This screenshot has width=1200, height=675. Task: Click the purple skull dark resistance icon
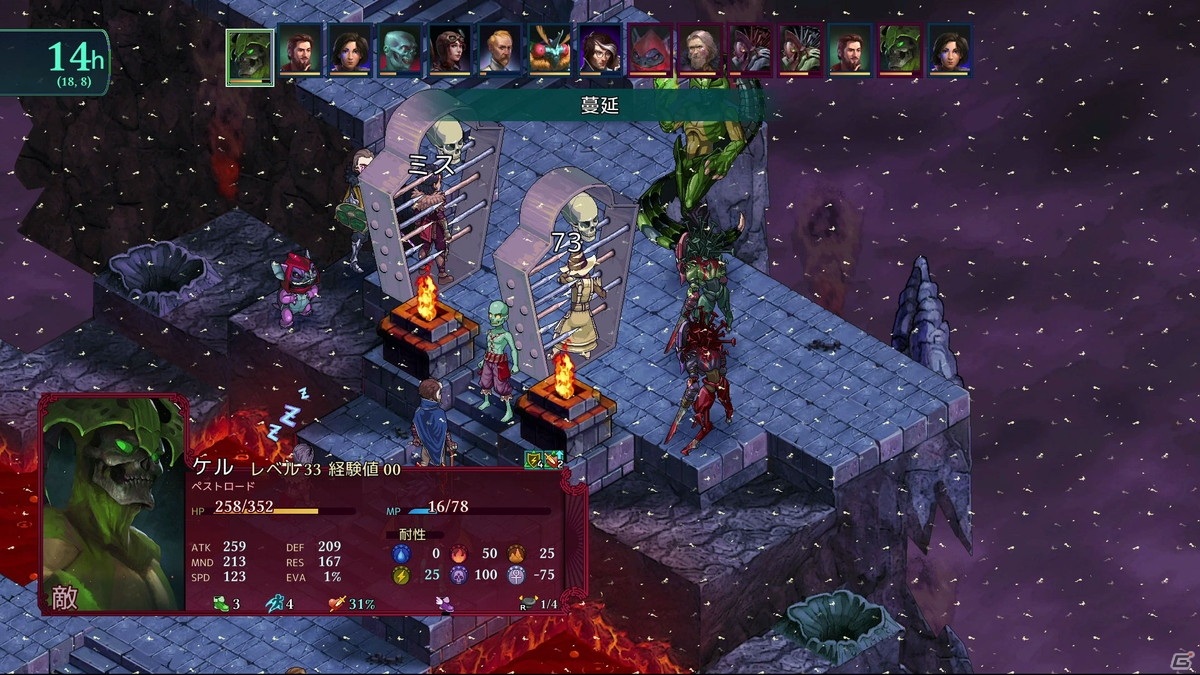[x=460, y=575]
